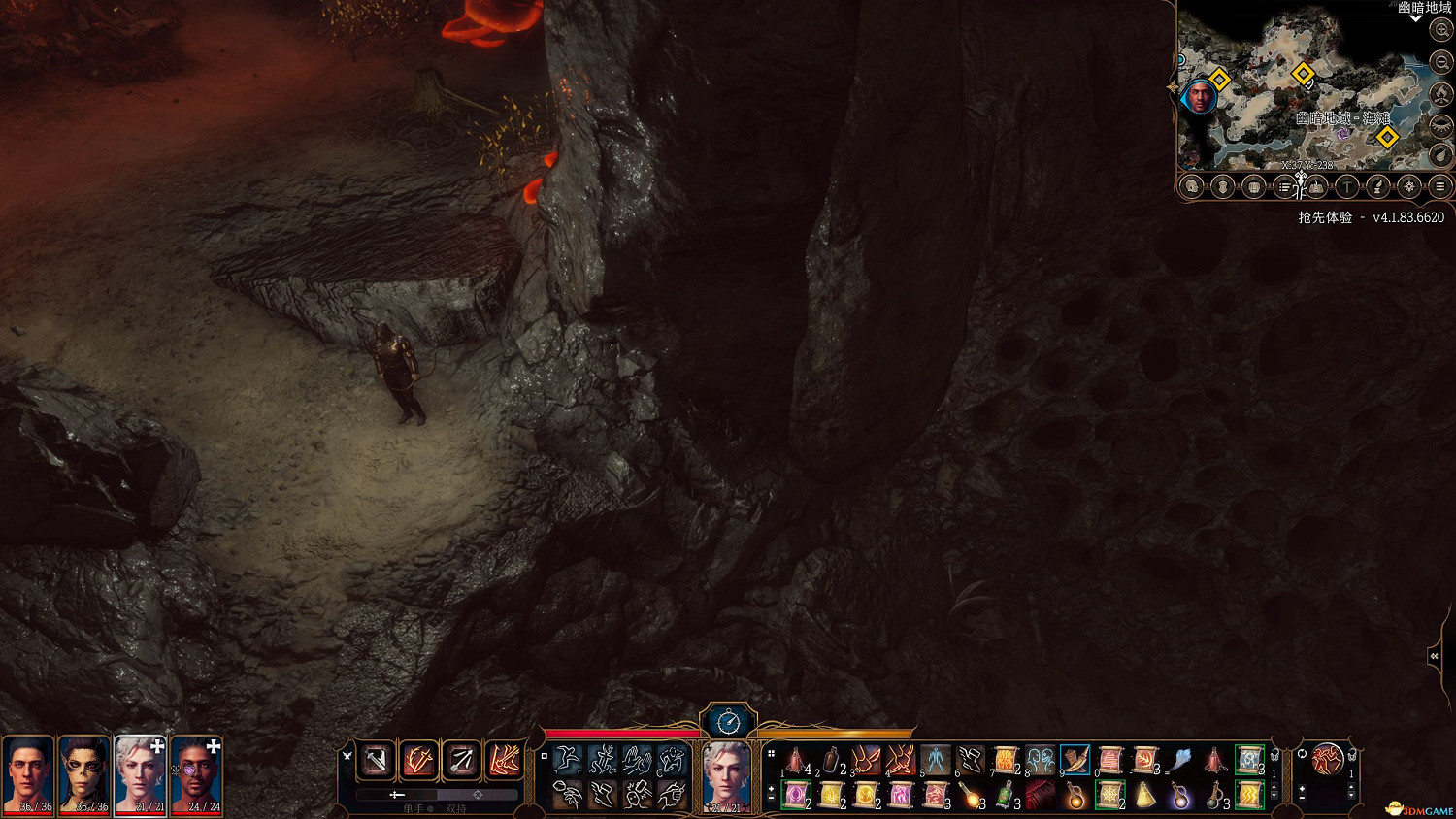Click the turn-based mode stopwatch button

728,721
